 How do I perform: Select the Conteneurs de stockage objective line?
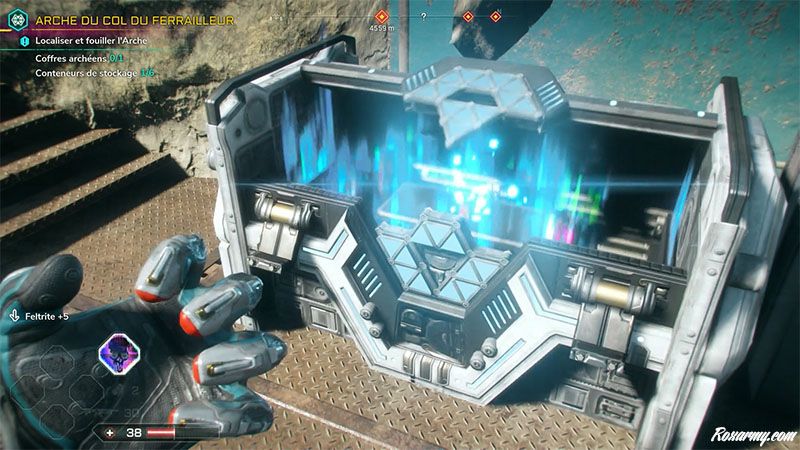[x=95, y=73]
